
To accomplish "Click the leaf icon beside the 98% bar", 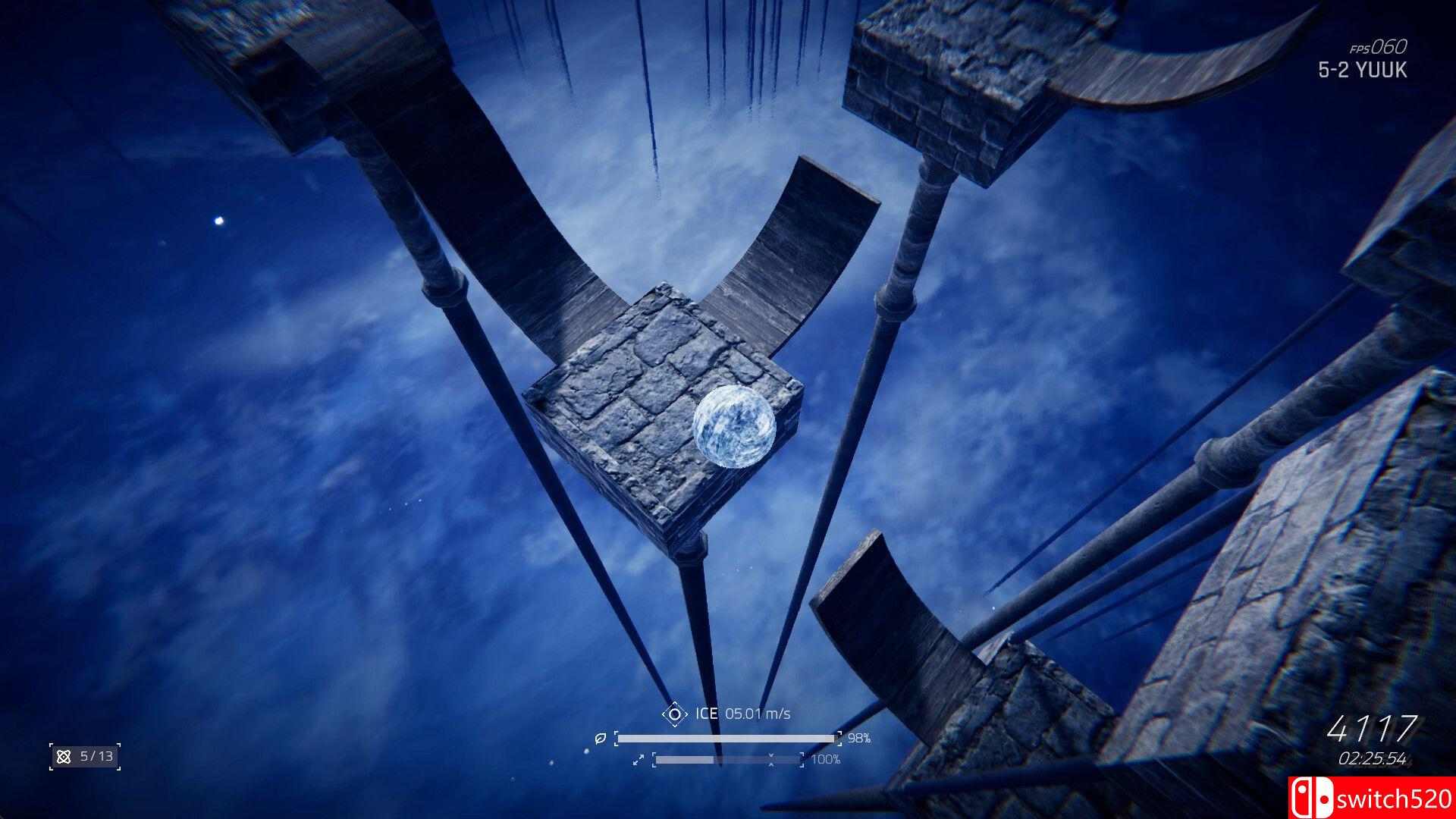I will pos(600,738).
